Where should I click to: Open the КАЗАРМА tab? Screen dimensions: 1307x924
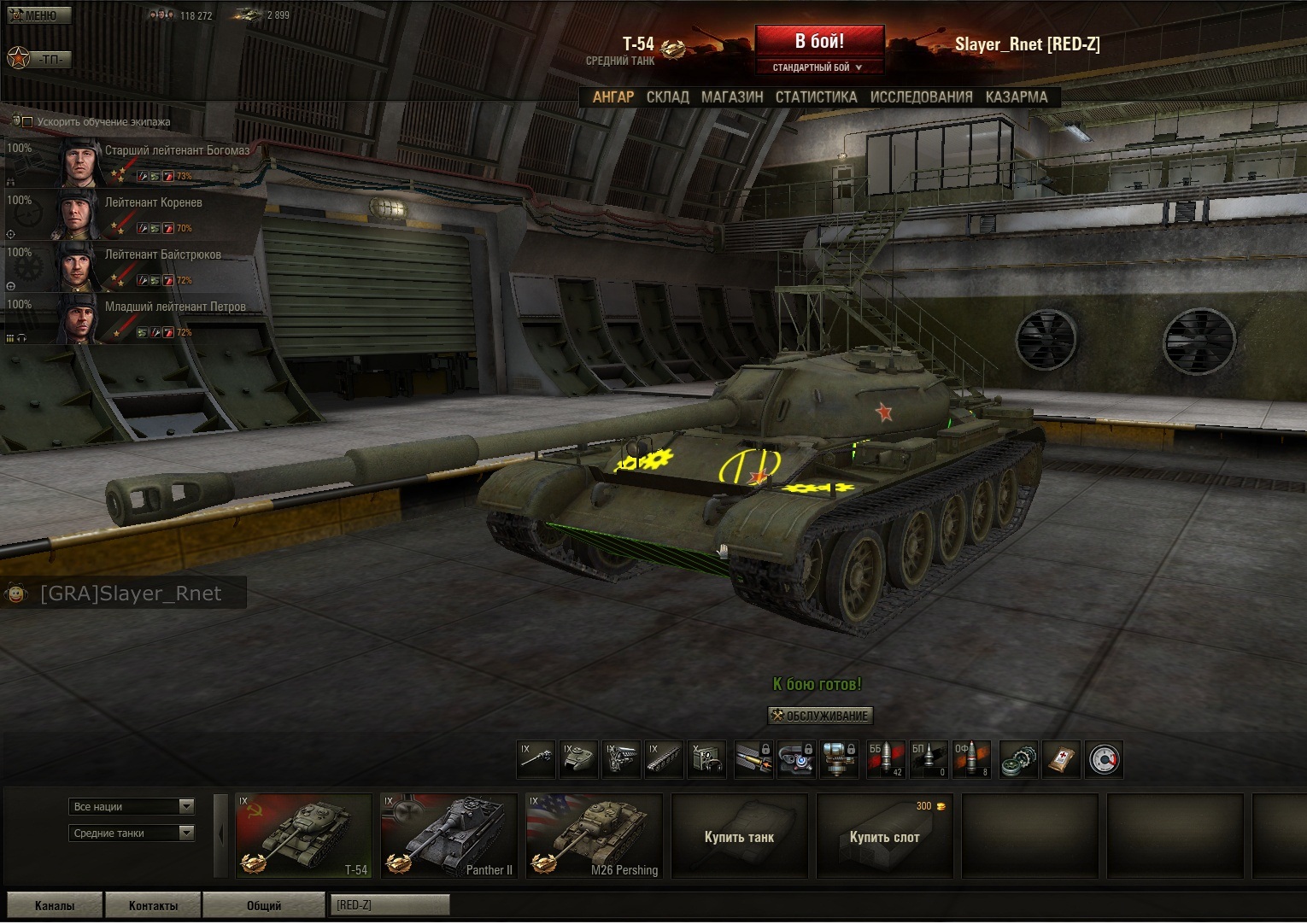pyautogui.click(x=1016, y=97)
